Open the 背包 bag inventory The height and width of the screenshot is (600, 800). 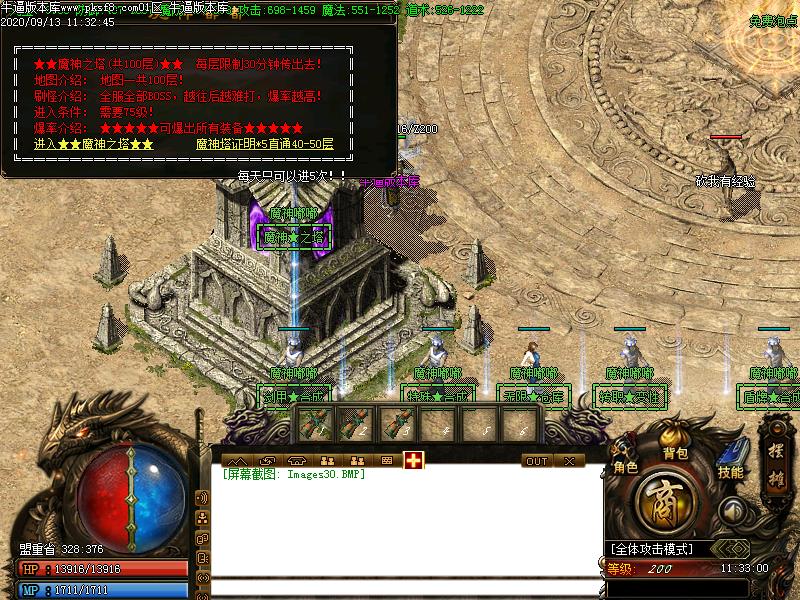tap(676, 452)
